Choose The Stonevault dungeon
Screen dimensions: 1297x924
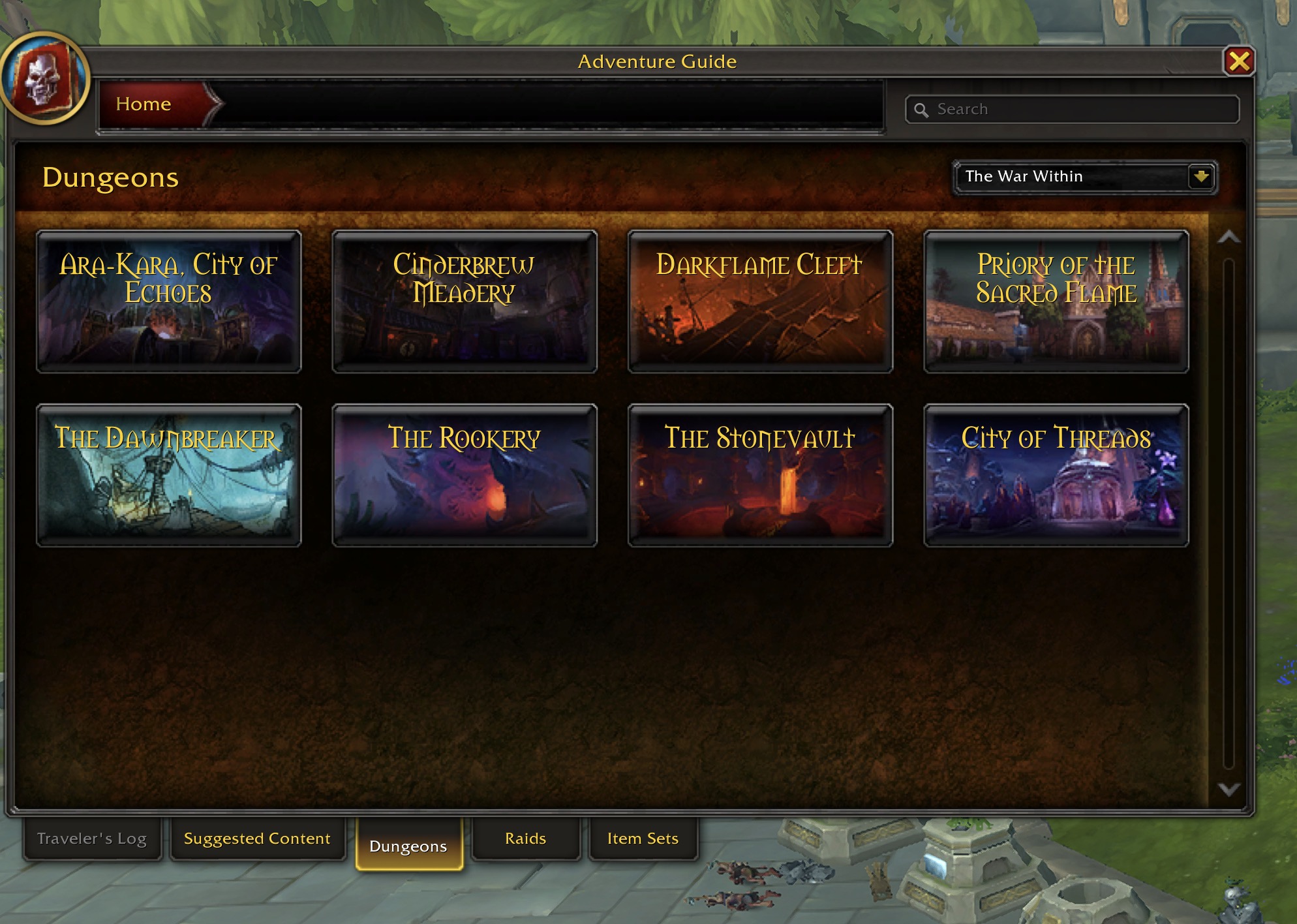[760, 475]
